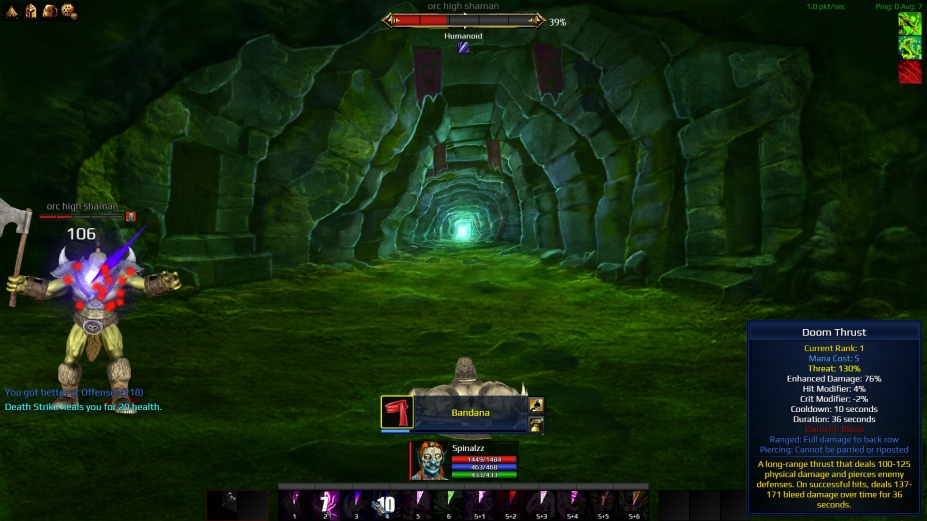927x521 pixels.
Task: Trigger the skill bound to S+3
Action: coord(542,502)
